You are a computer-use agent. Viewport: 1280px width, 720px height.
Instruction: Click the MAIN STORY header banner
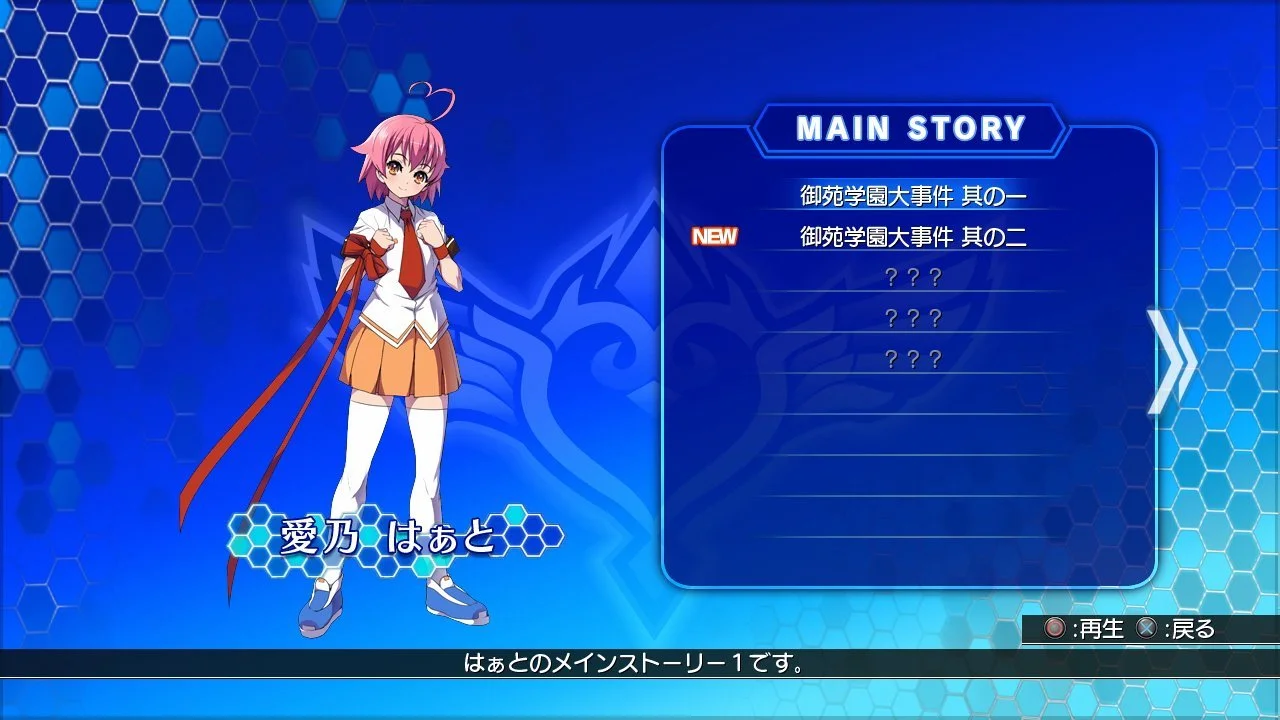pyautogui.click(x=912, y=126)
